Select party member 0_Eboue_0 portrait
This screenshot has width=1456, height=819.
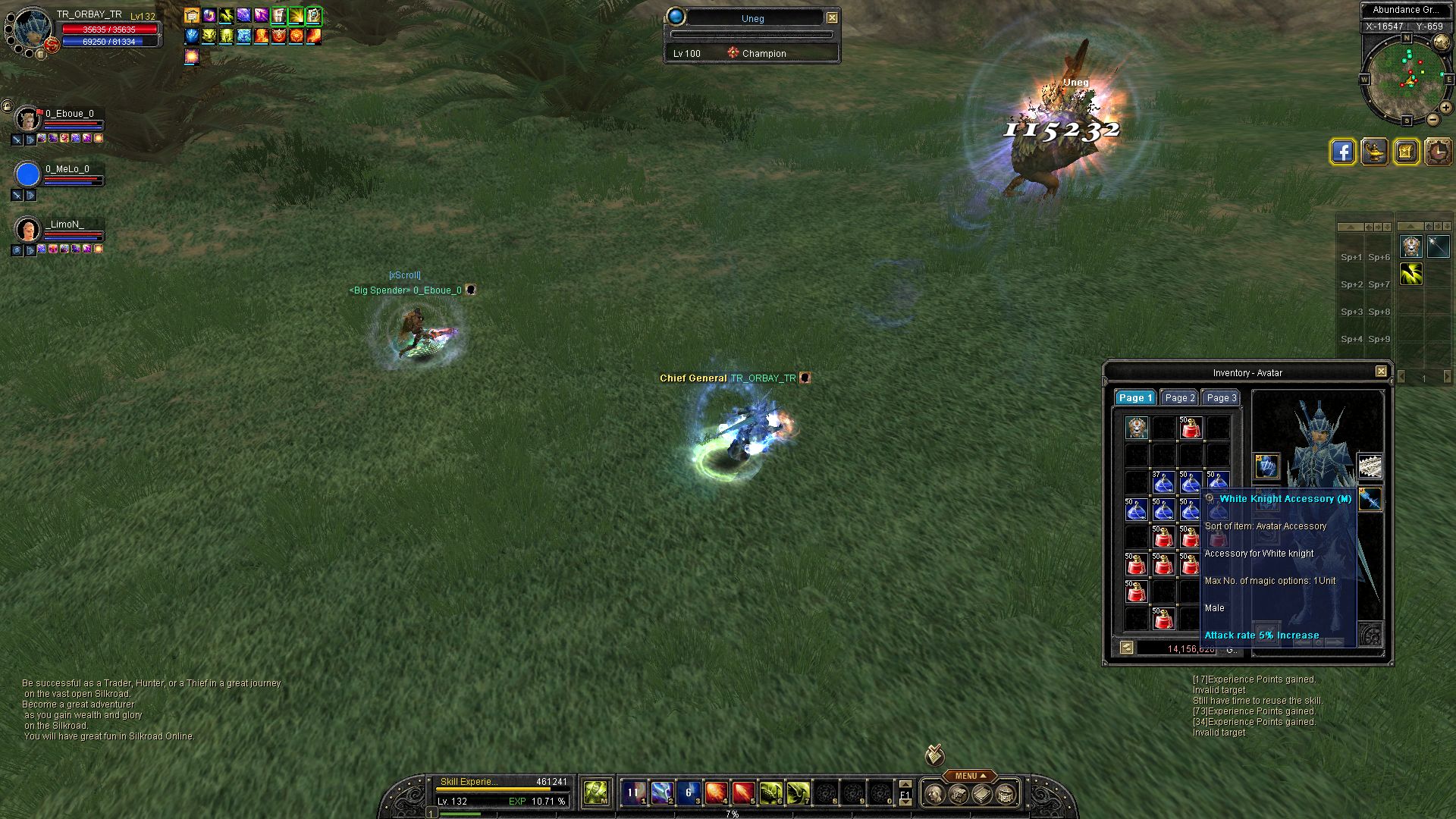(28, 119)
